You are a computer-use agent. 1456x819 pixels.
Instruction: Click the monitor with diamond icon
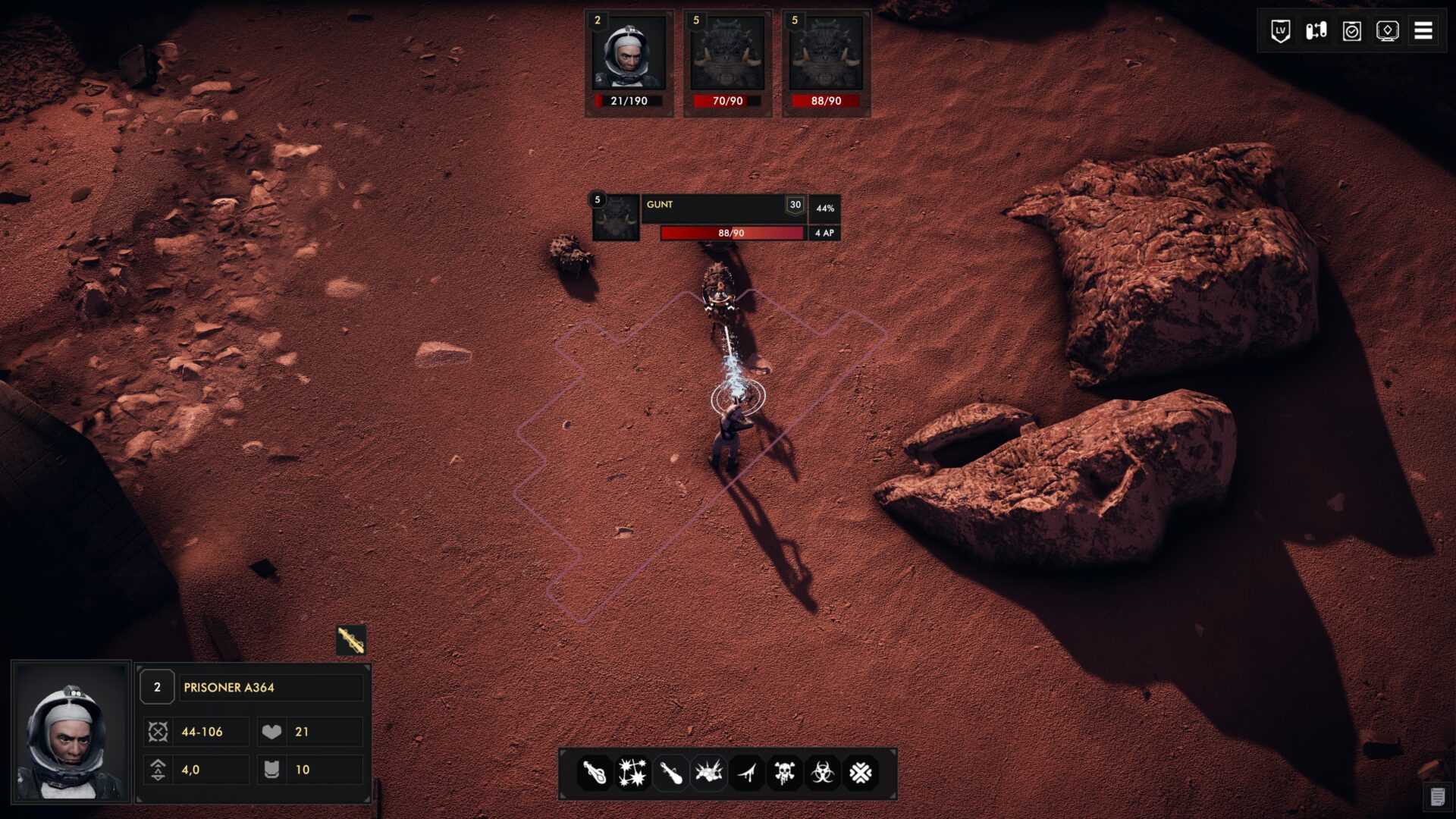point(1388,31)
